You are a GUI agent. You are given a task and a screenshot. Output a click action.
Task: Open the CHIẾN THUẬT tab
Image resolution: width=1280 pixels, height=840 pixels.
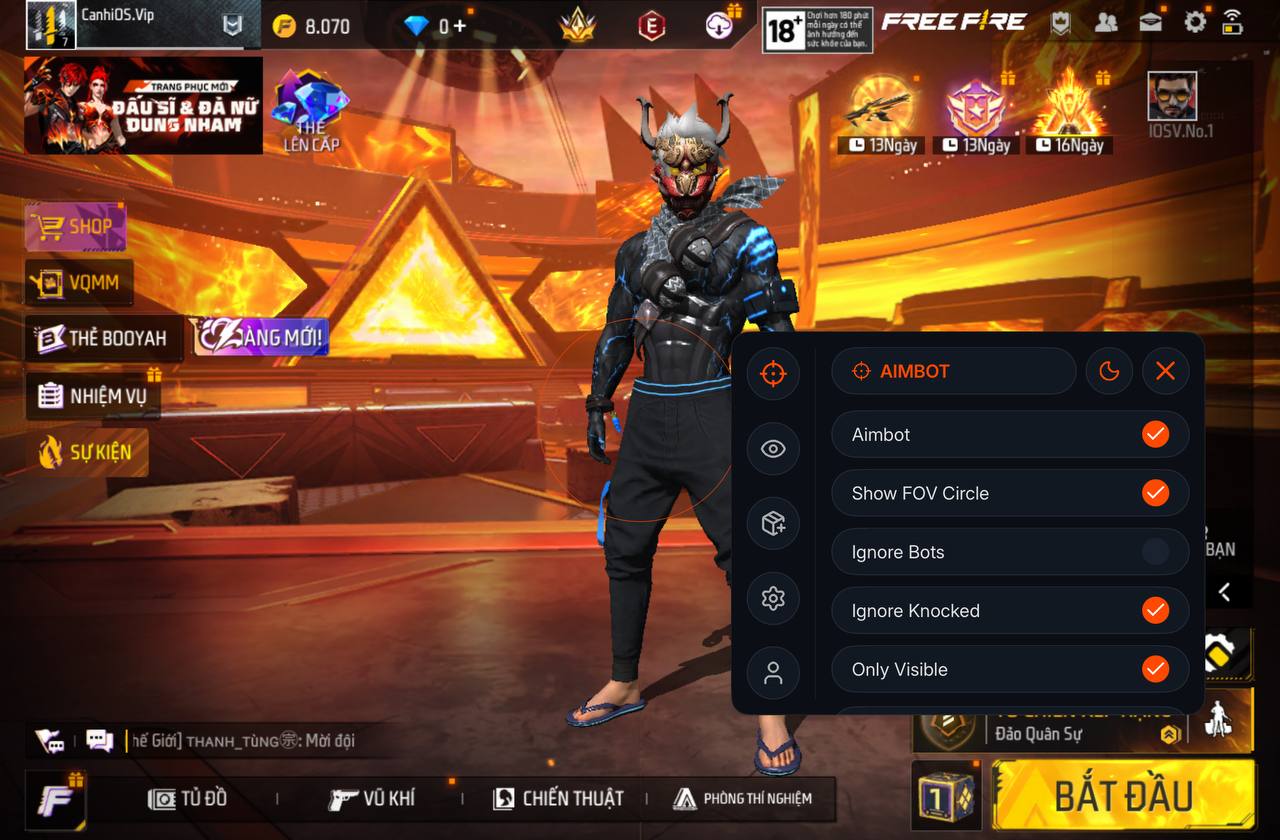(558, 797)
